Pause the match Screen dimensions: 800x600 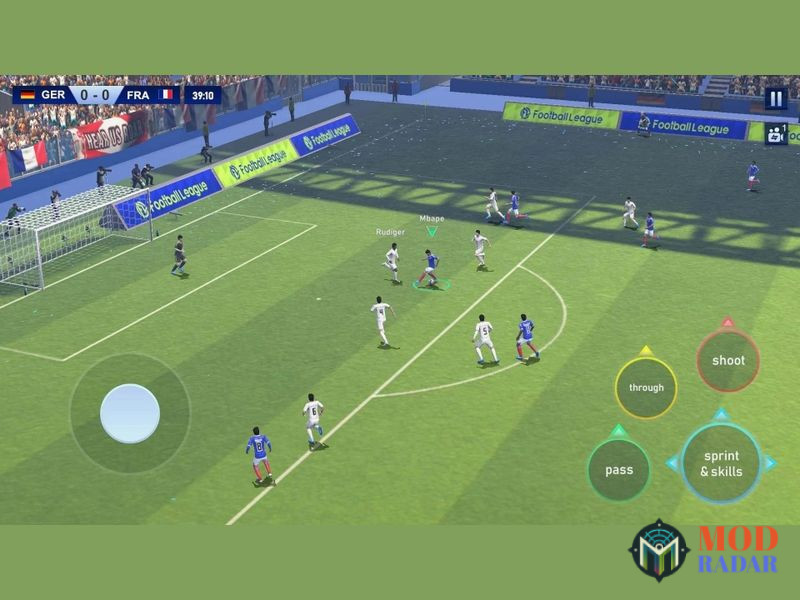(x=775, y=98)
